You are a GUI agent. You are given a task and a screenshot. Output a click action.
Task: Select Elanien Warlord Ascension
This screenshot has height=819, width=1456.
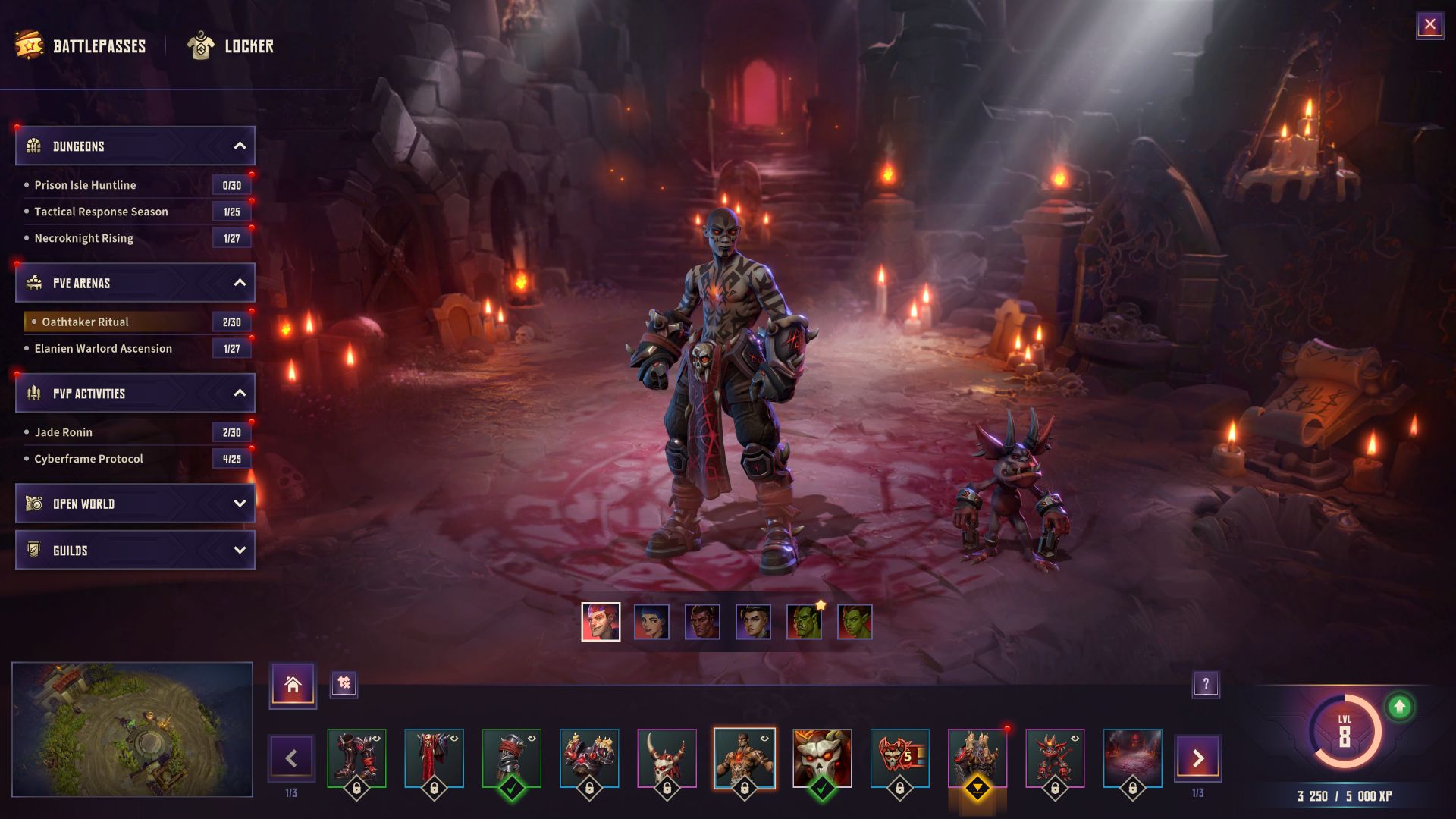103,349
